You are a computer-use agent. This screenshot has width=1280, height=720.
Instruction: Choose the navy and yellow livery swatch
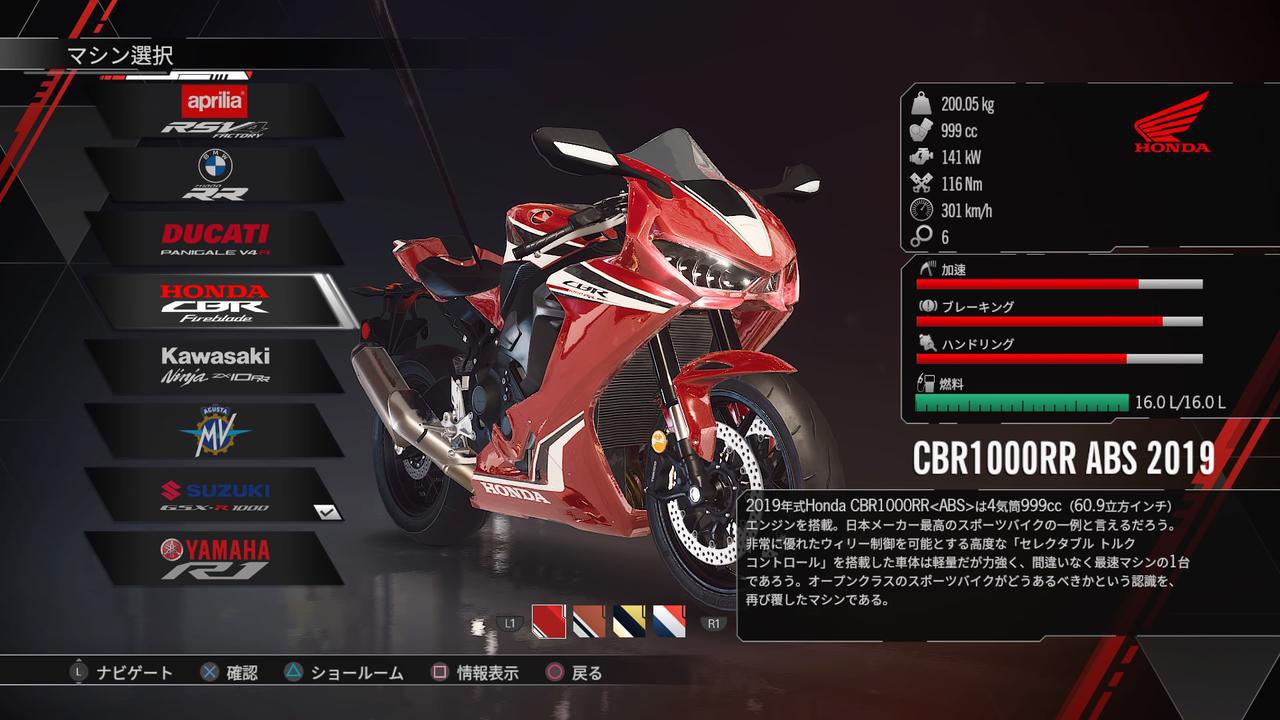629,622
